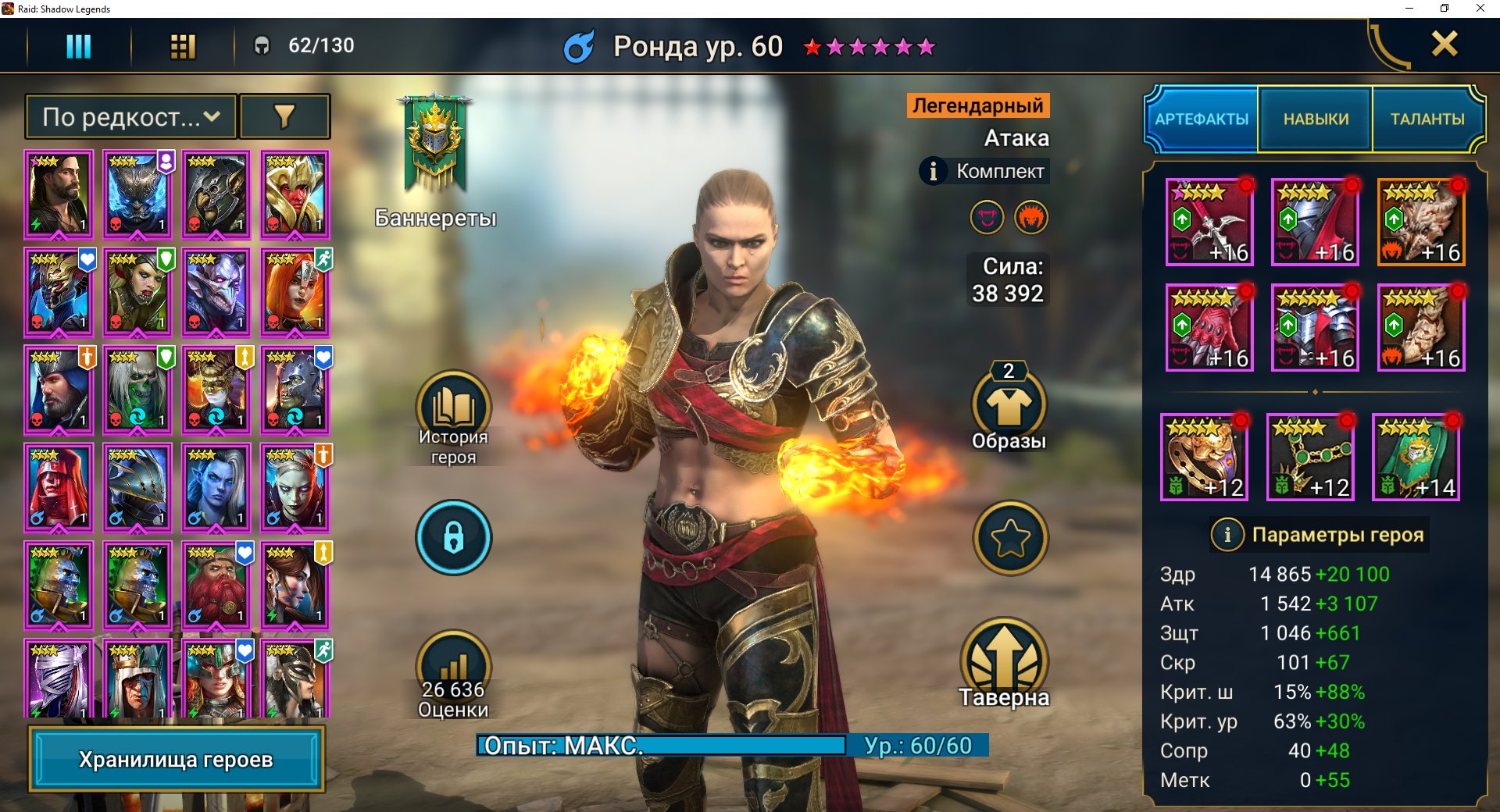Select the +14 green banner artifact

(x=1416, y=458)
